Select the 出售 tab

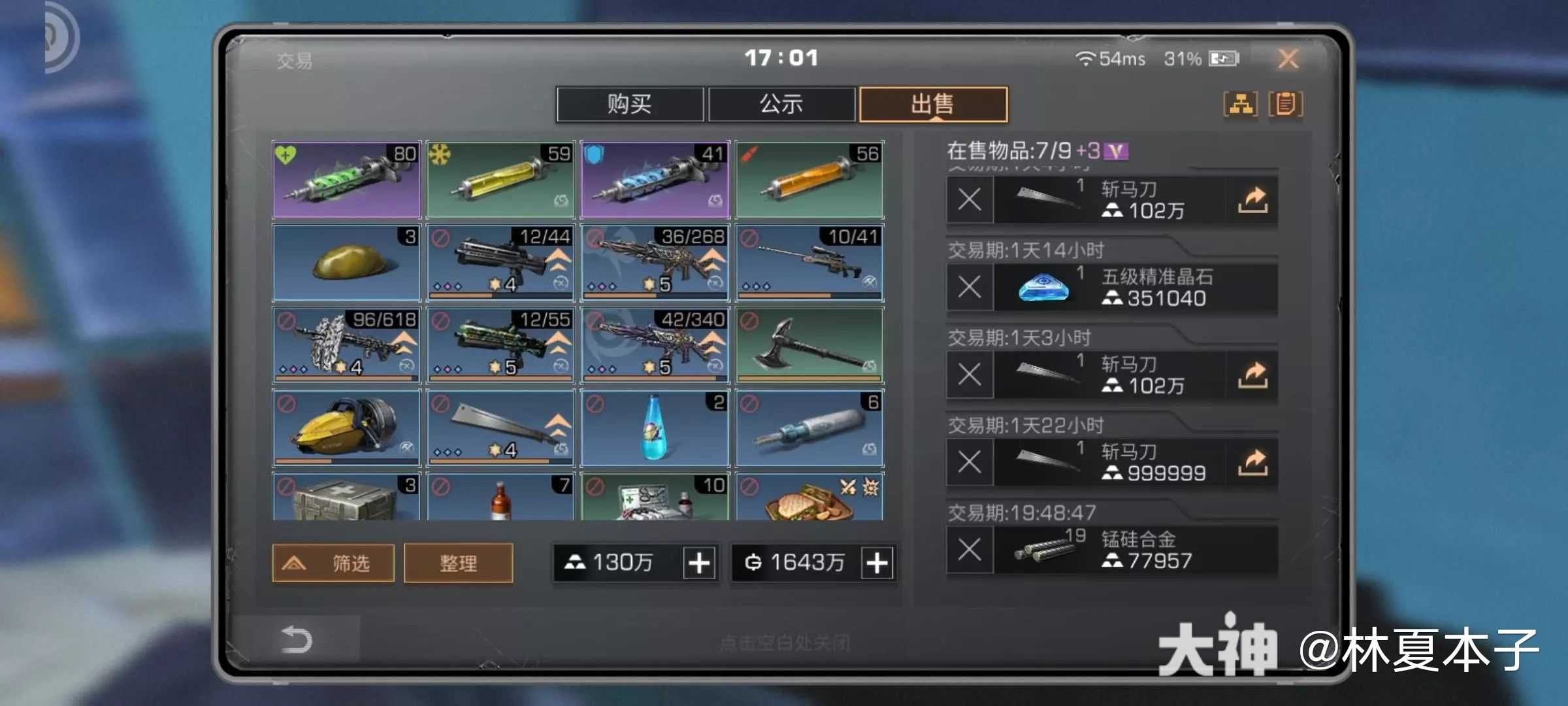[x=933, y=105]
